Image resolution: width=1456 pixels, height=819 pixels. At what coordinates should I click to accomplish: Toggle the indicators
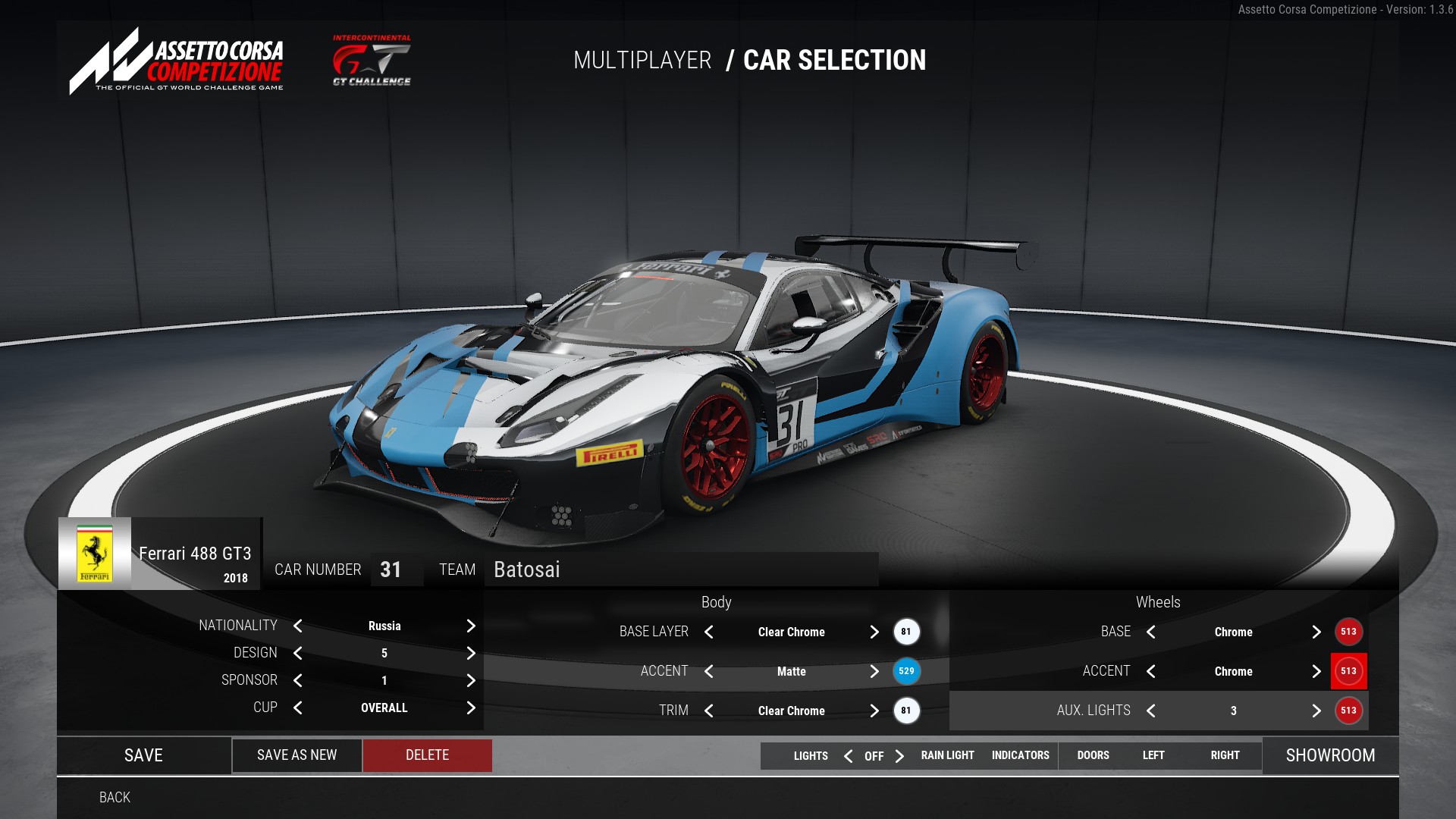1020,755
